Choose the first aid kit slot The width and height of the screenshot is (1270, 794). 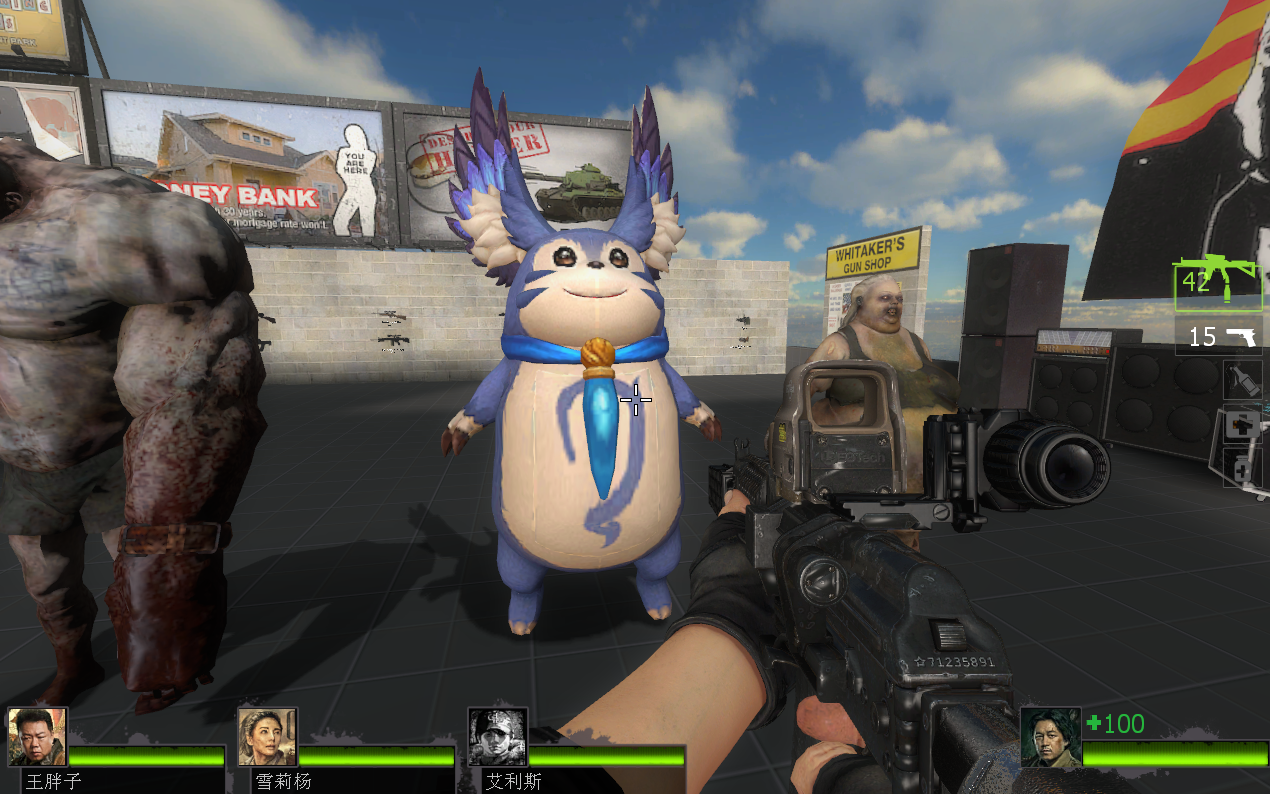point(1243,425)
